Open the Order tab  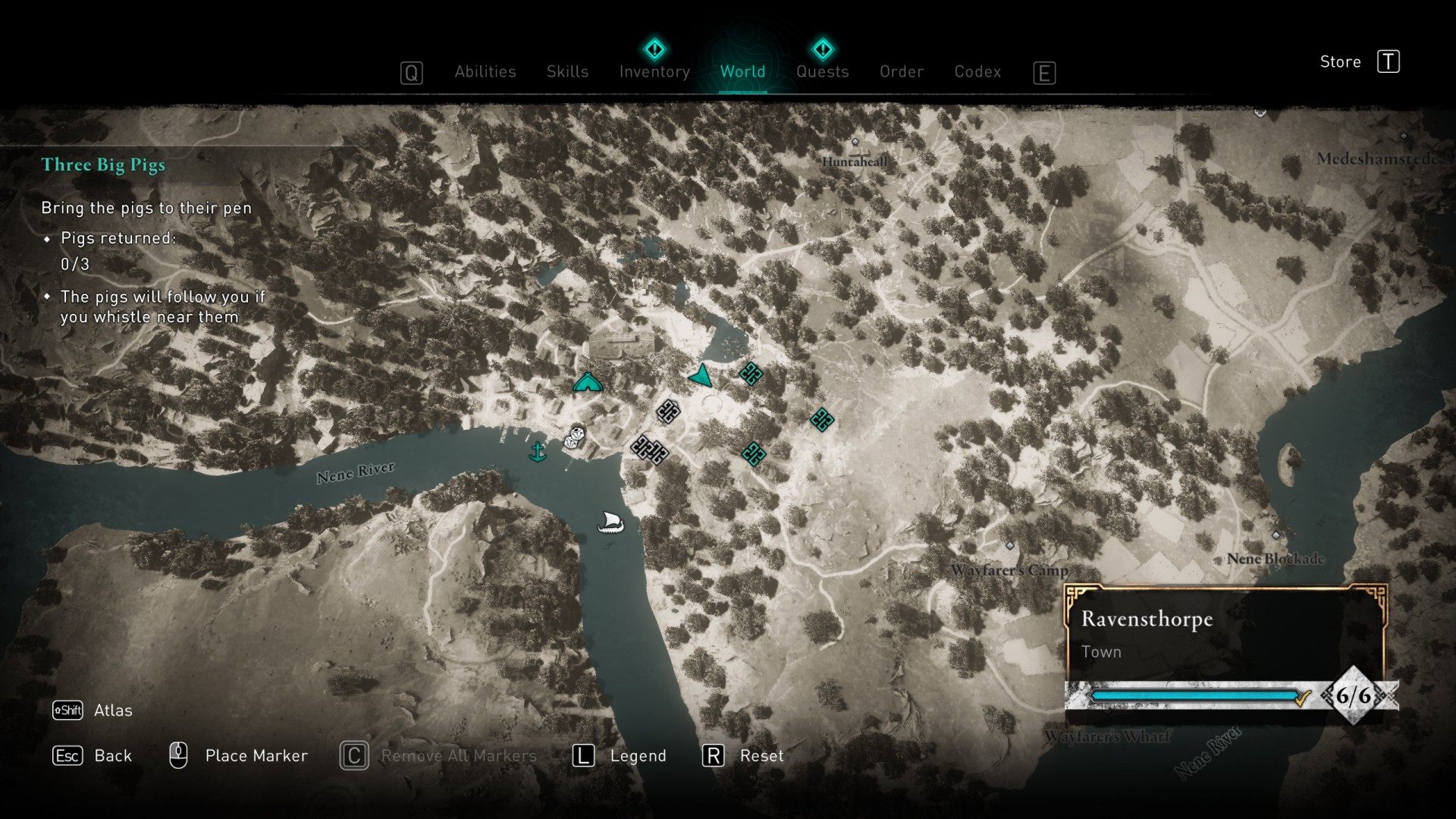pyautogui.click(x=901, y=72)
